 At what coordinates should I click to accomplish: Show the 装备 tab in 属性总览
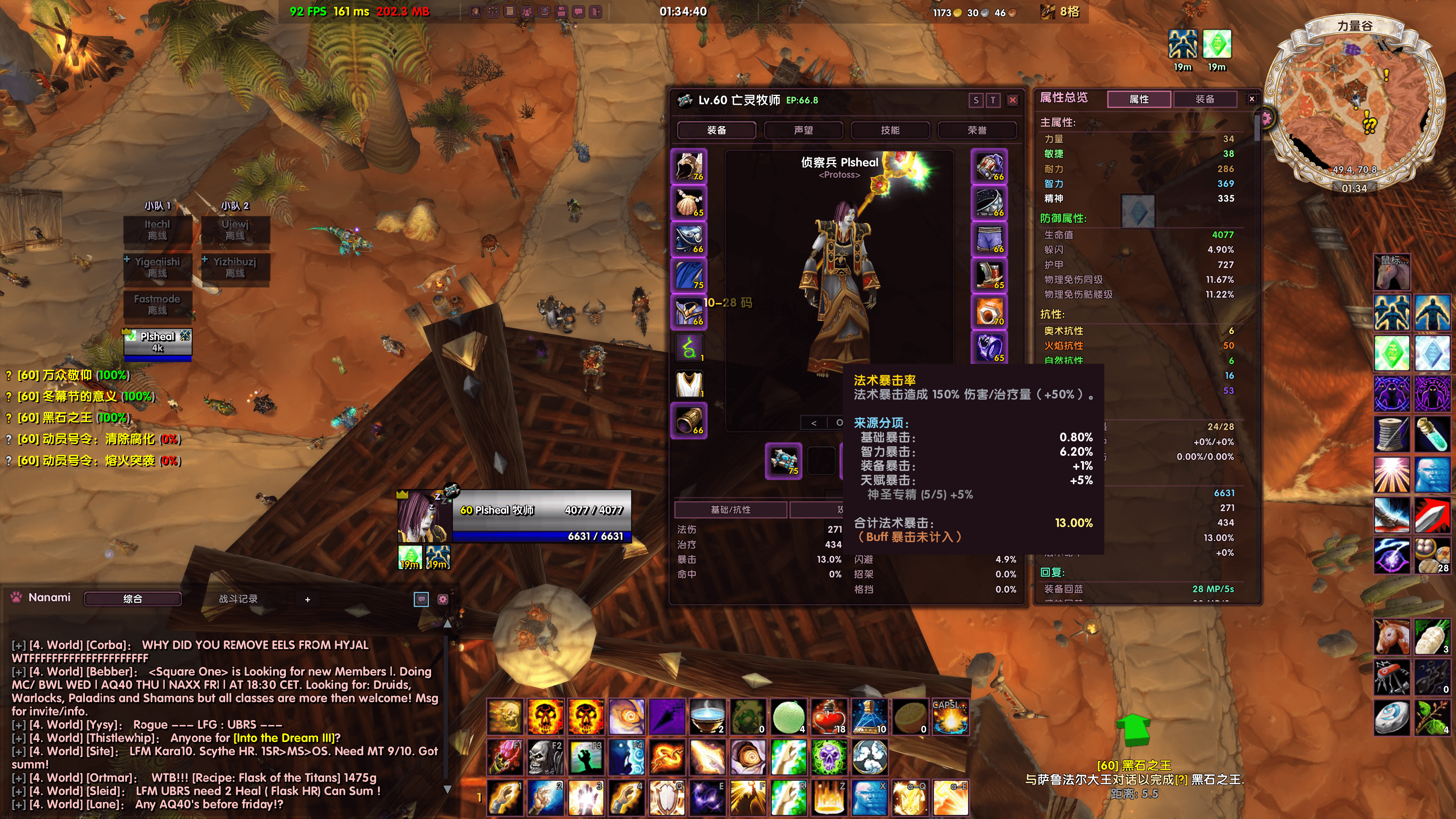pyautogui.click(x=1205, y=99)
